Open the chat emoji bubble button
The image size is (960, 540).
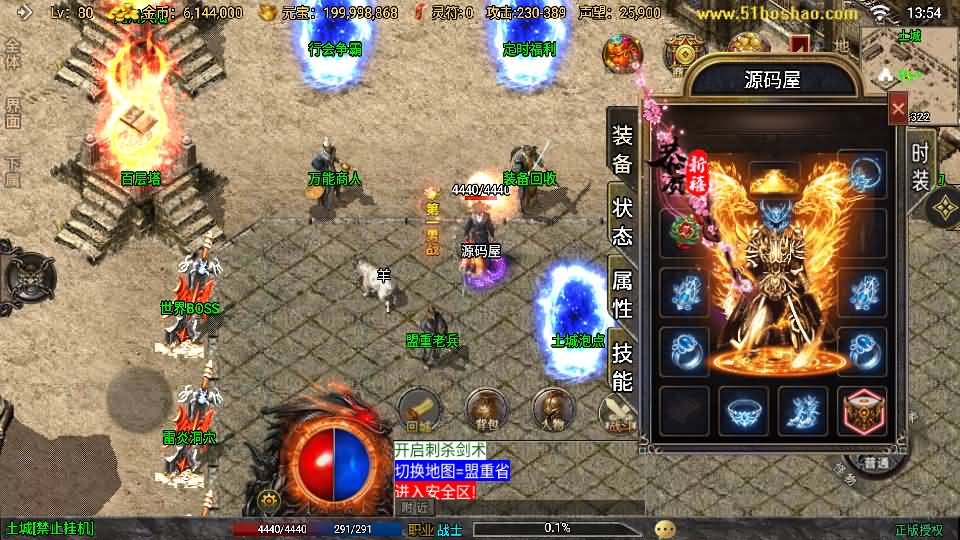665,528
